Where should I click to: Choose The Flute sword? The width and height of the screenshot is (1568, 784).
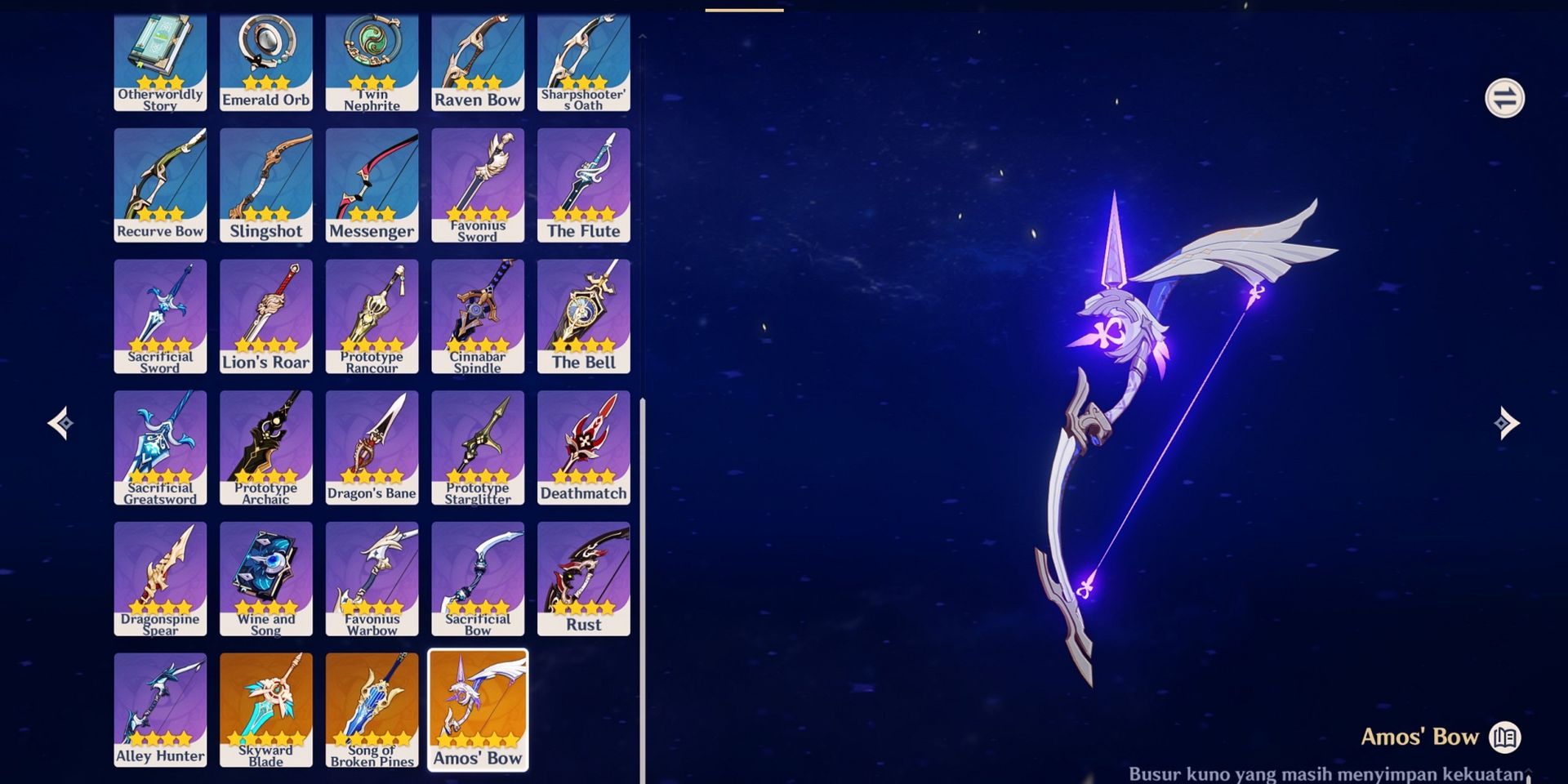(x=584, y=185)
